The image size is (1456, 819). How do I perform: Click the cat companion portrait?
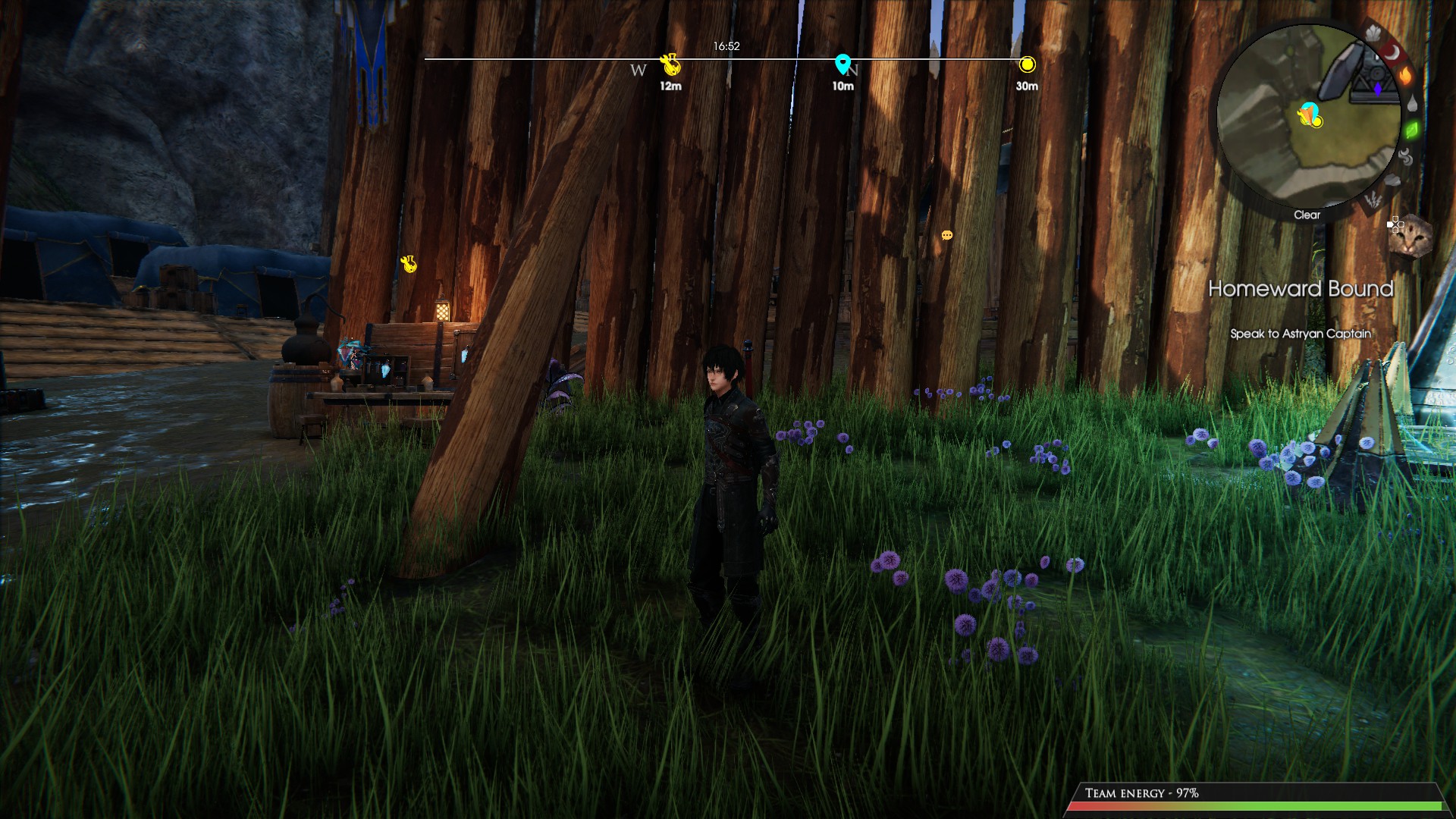[1410, 237]
